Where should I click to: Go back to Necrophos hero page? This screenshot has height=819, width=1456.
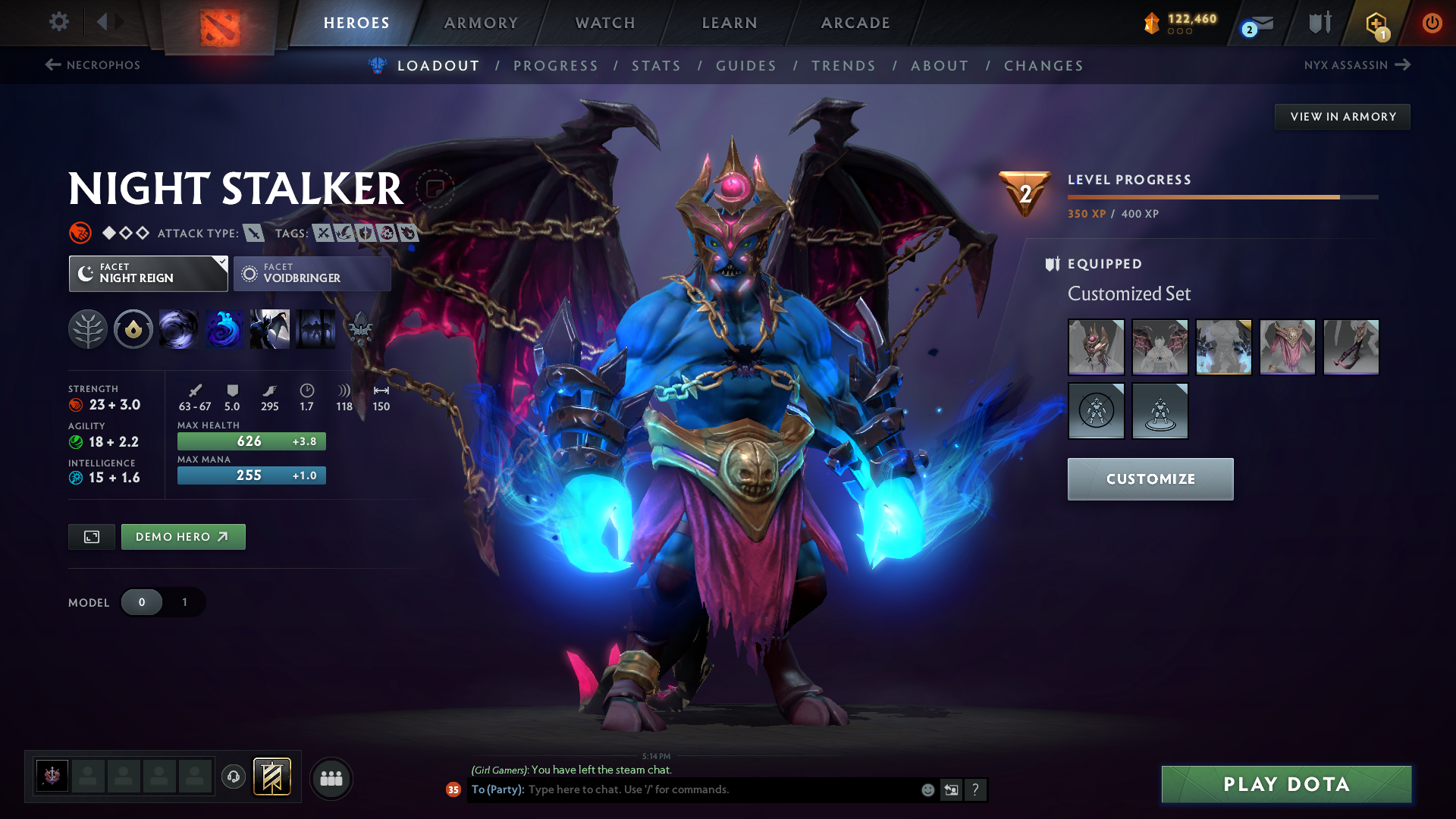coord(91,65)
